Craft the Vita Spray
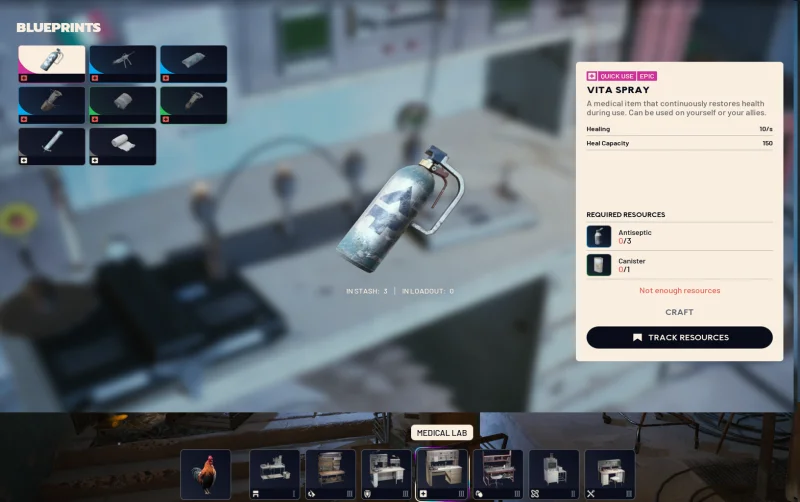The width and height of the screenshot is (800, 502). click(679, 312)
